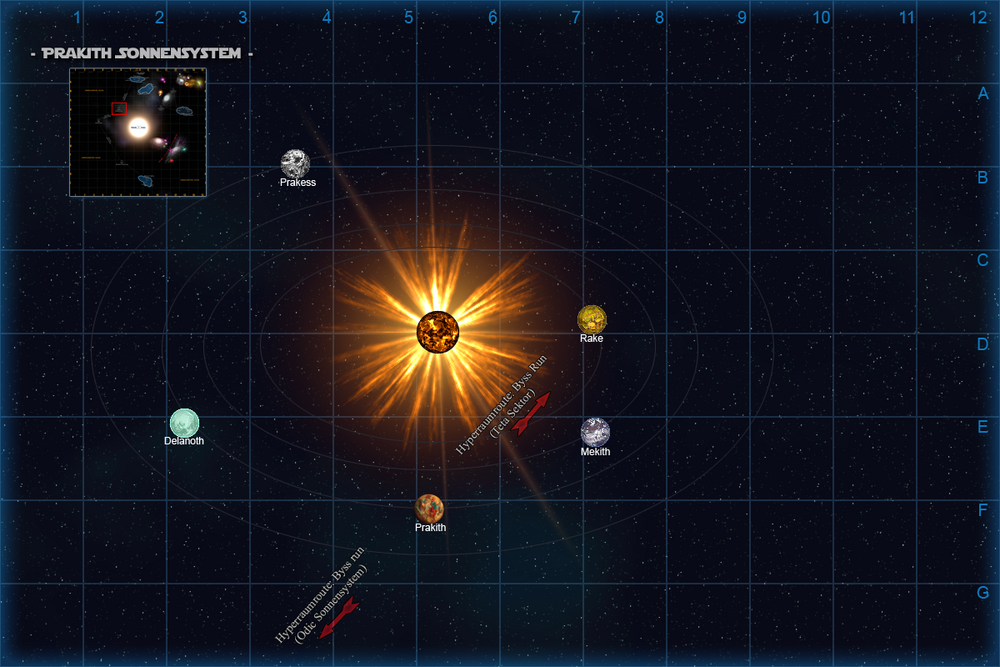The height and width of the screenshot is (667, 1000).
Task: Select planet Rake on the map
Action: click(592, 319)
